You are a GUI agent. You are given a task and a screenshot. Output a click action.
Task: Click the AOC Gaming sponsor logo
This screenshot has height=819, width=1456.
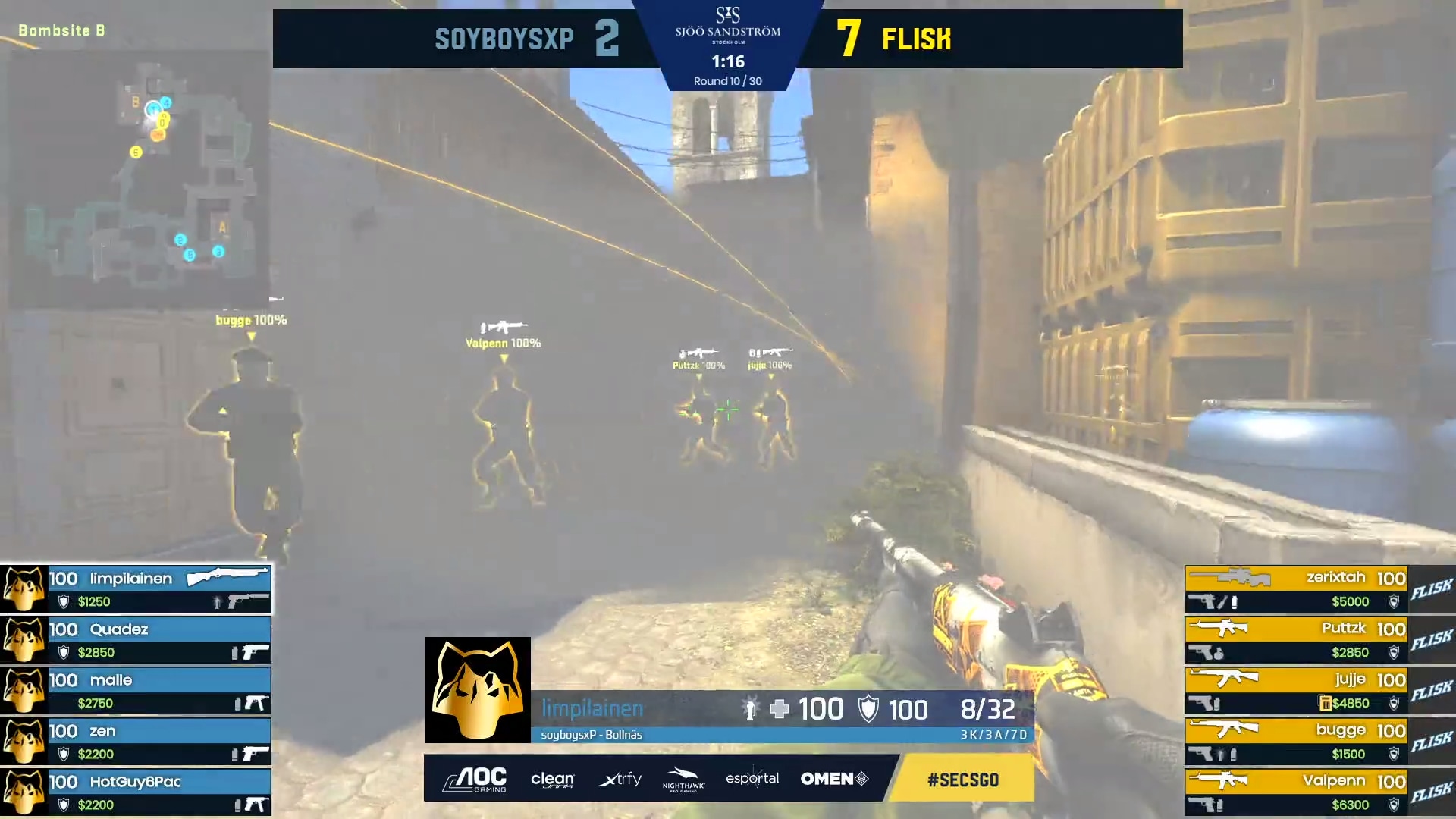[x=475, y=779]
